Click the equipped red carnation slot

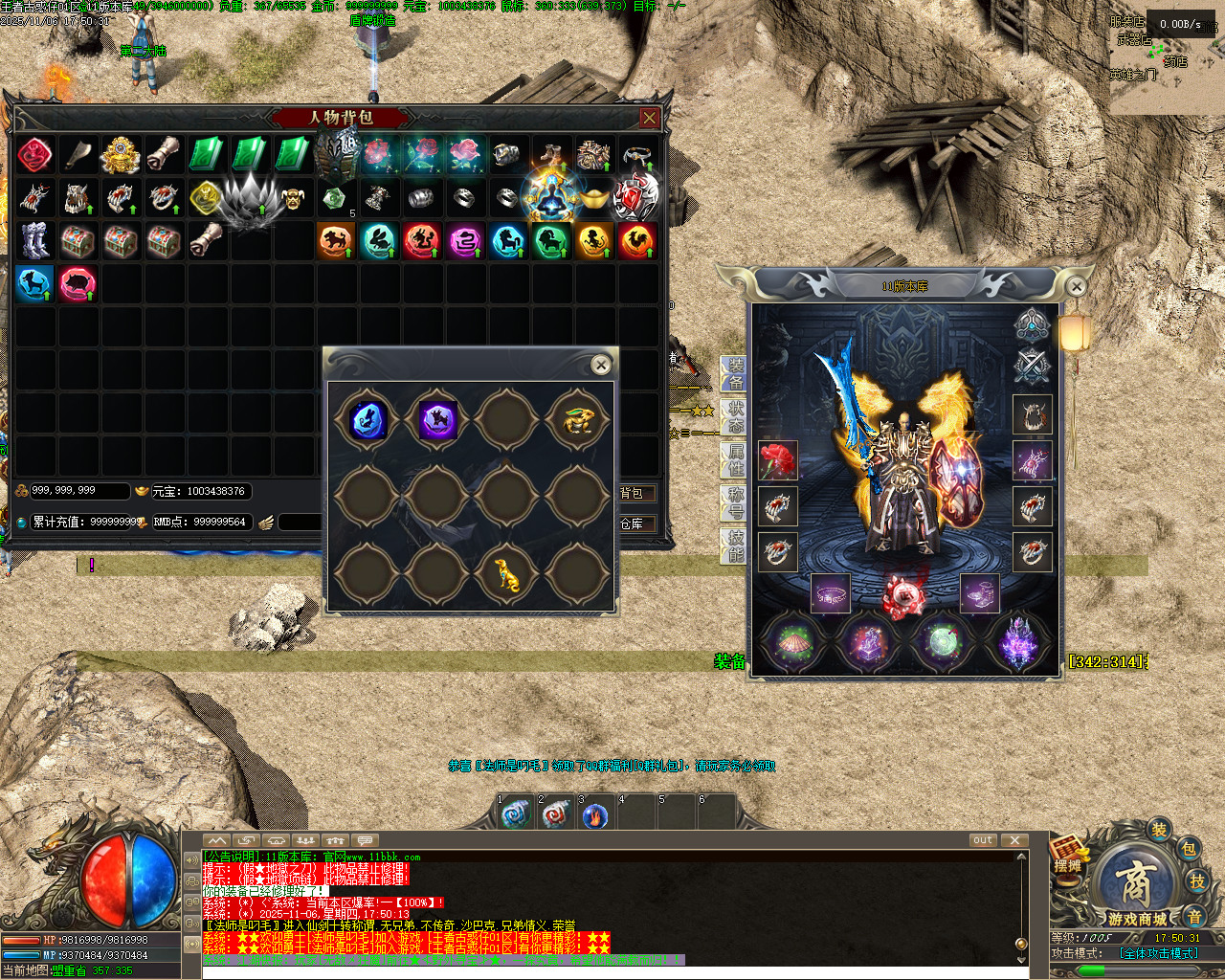[777, 460]
